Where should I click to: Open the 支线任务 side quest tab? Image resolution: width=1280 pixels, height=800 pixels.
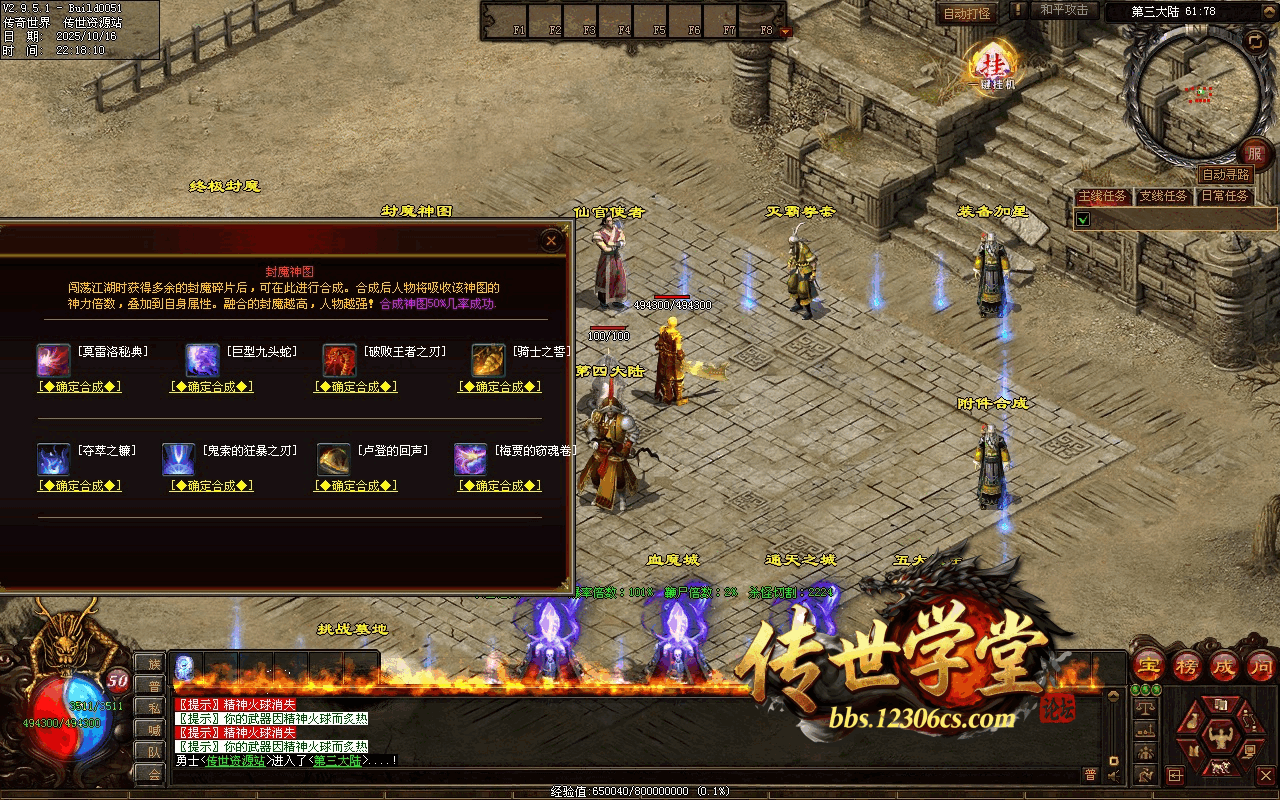pyautogui.click(x=1164, y=196)
